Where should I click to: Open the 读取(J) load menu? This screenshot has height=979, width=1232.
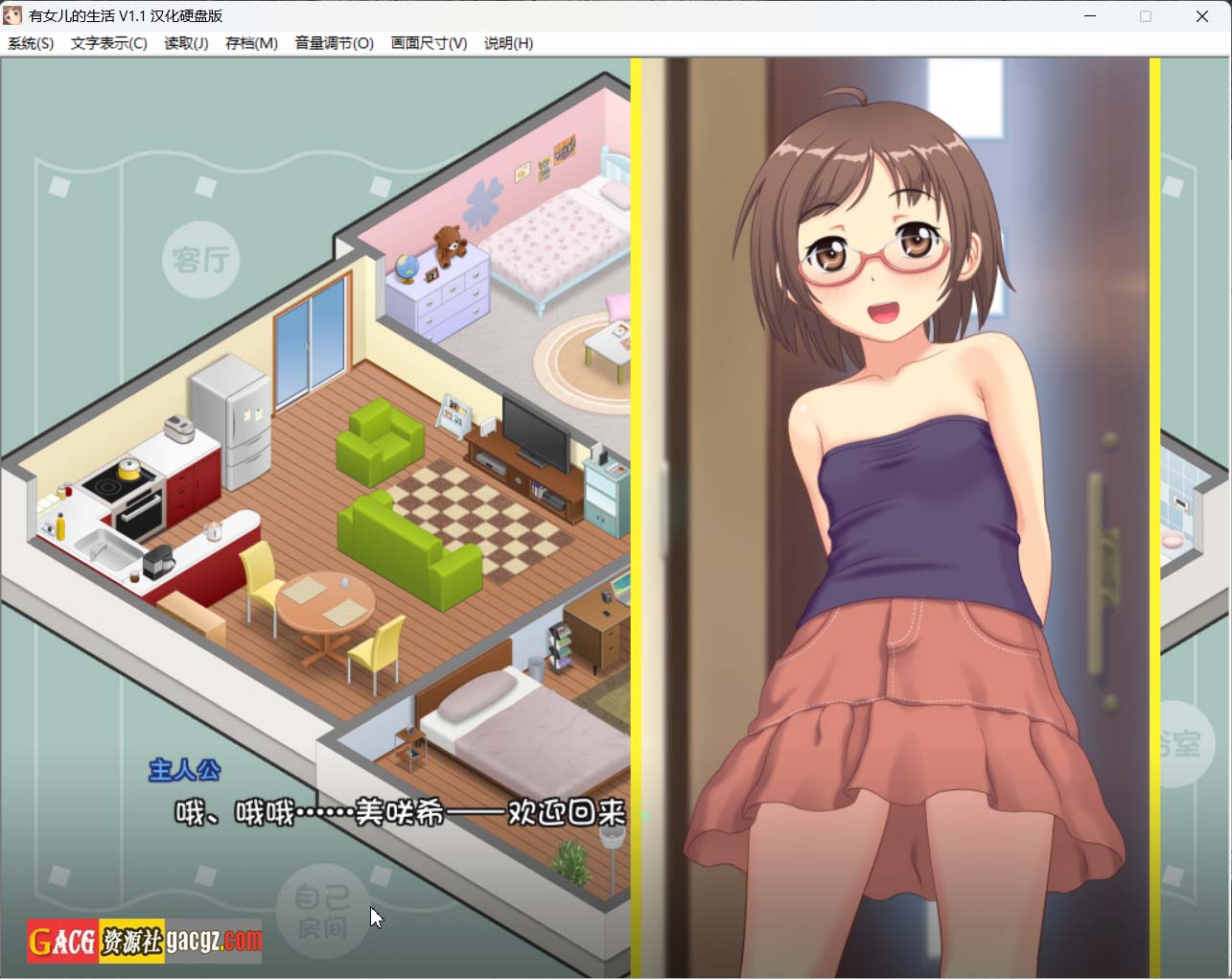pyautogui.click(x=186, y=43)
